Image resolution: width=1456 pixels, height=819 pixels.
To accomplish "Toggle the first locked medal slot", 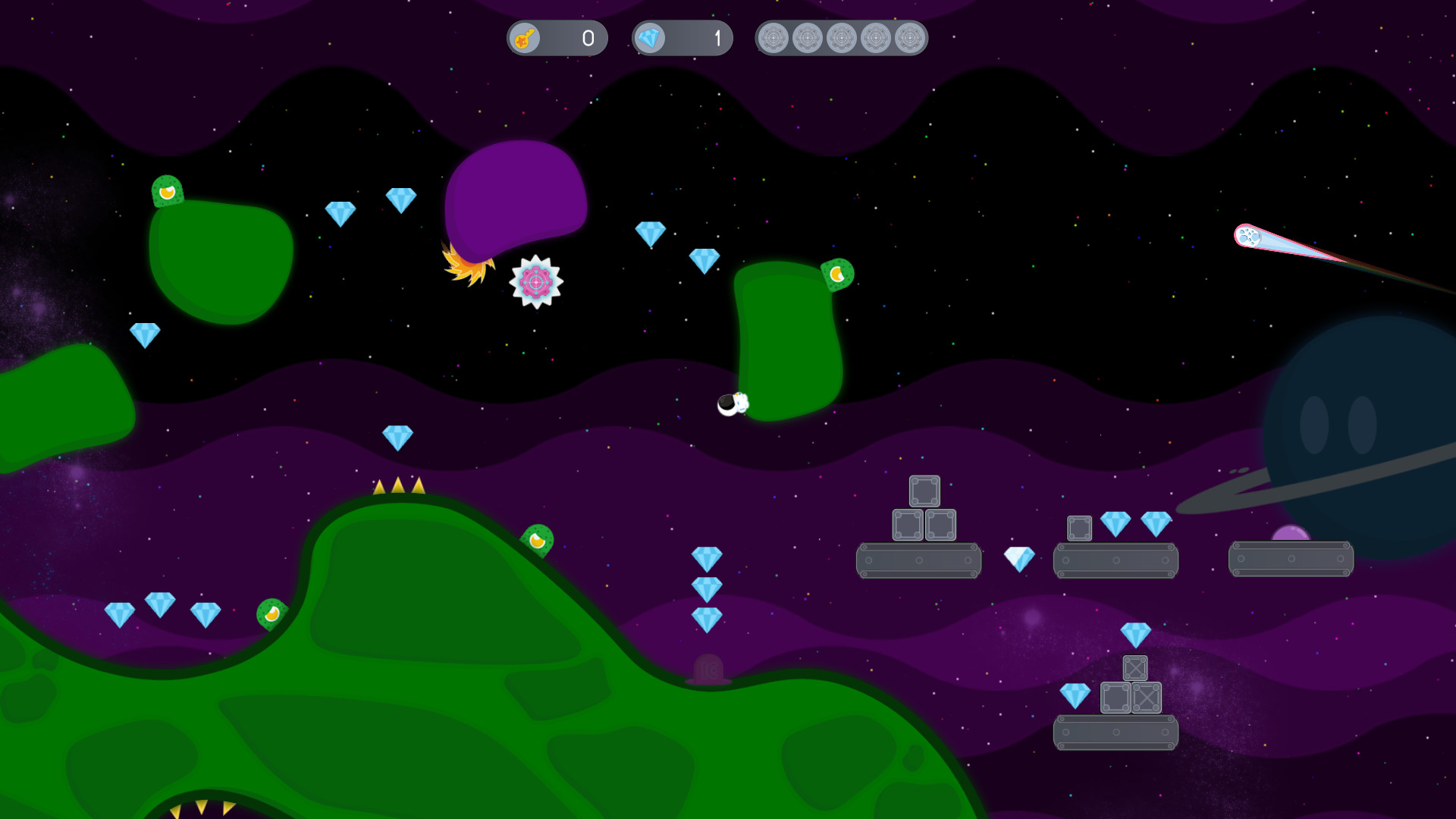I will click(775, 37).
